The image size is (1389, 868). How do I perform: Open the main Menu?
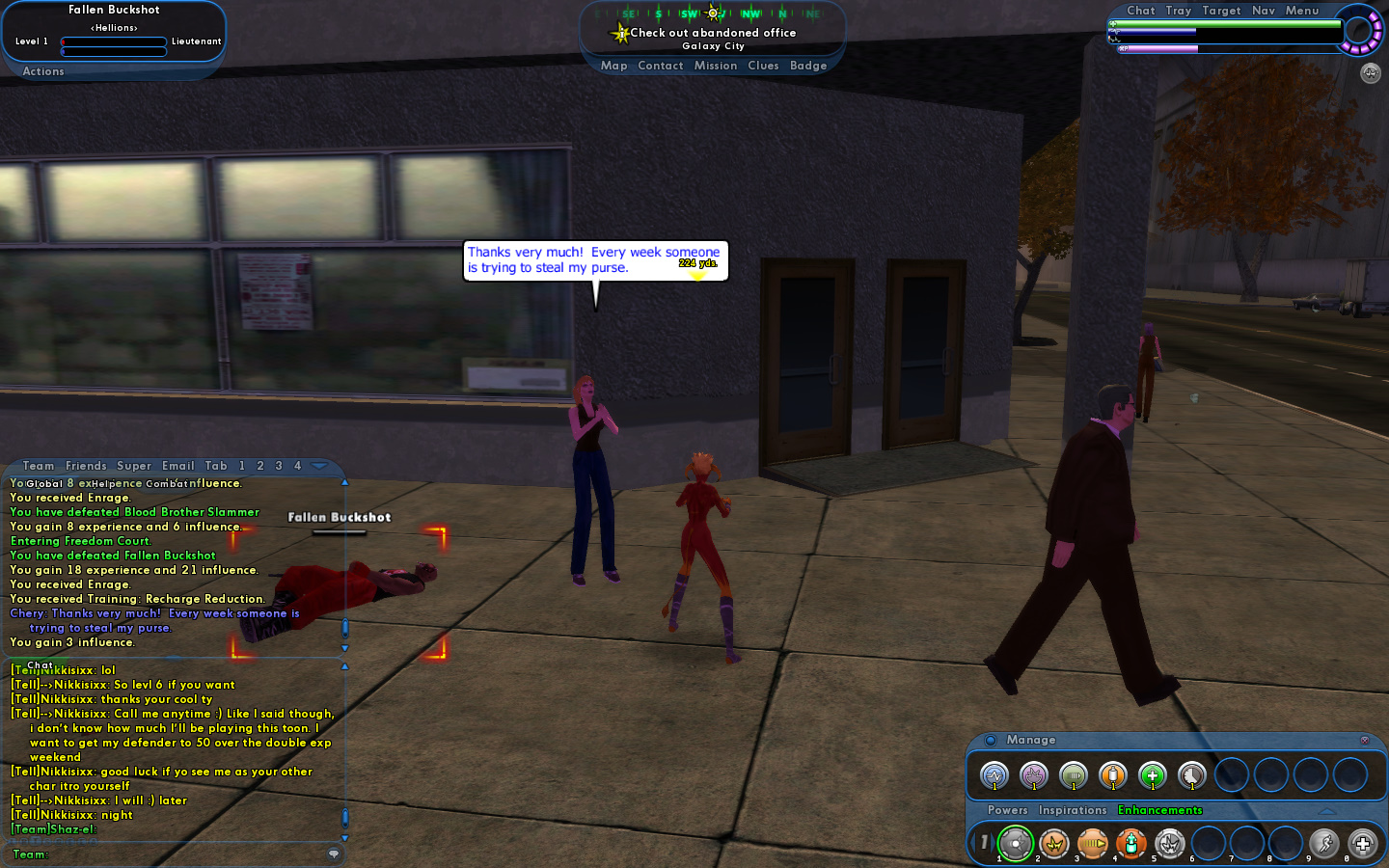pos(1301,11)
